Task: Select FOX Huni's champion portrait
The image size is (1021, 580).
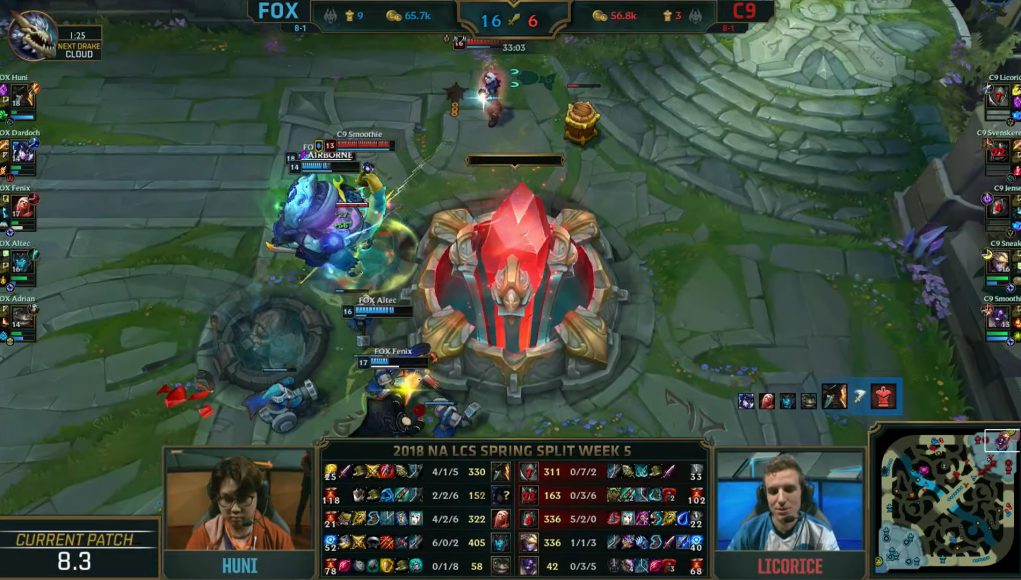Action: [x=21, y=97]
